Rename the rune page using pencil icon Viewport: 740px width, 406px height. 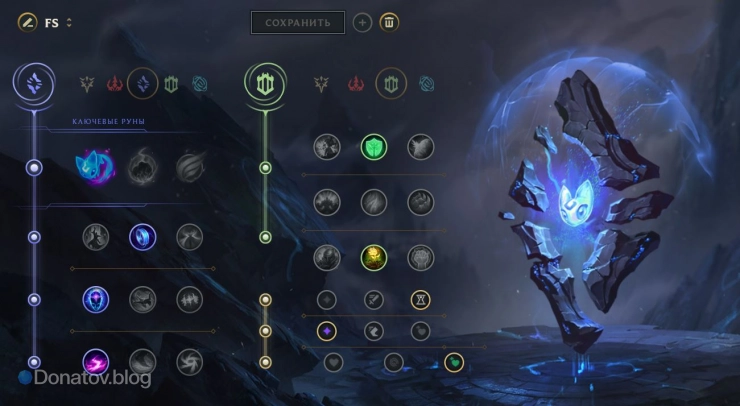(x=26, y=22)
